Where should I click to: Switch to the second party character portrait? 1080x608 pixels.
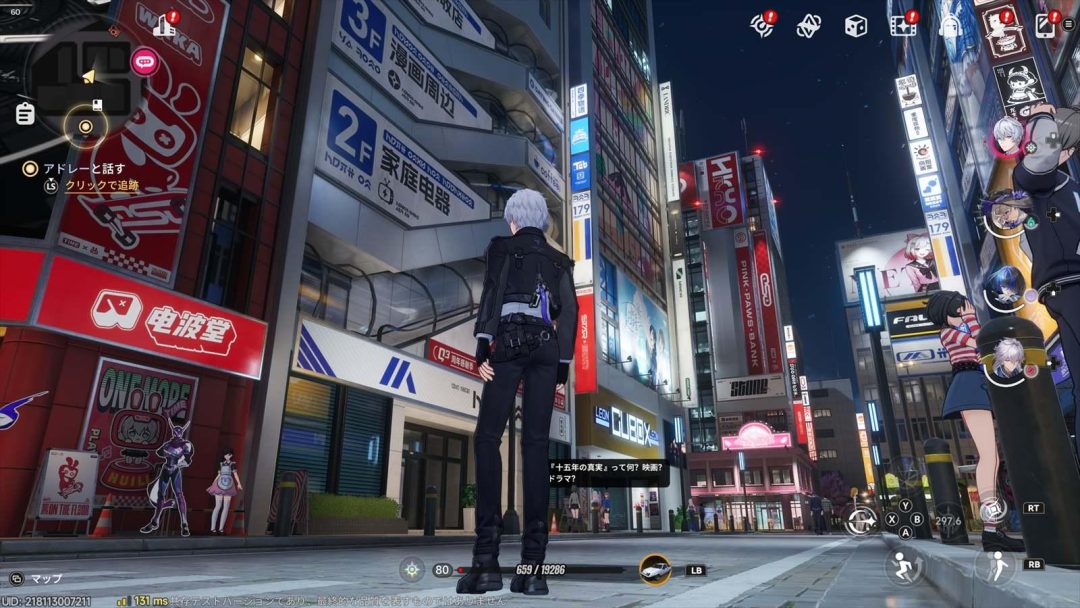click(1004, 213)
